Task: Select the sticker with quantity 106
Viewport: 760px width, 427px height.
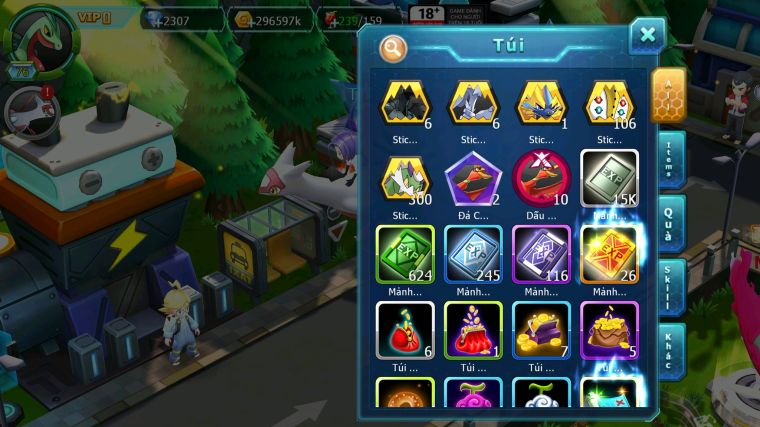Action: [609, 104]
